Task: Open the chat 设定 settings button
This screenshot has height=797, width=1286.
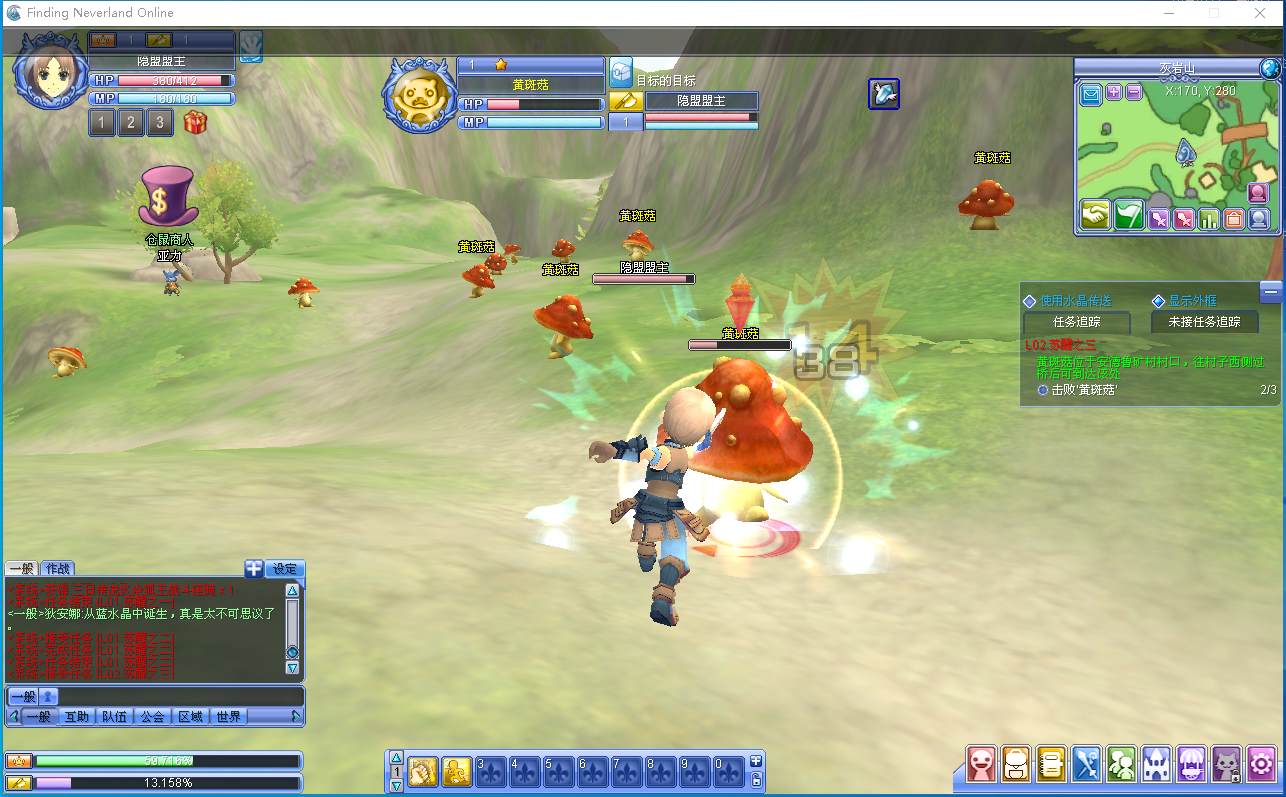Action: 284,568
